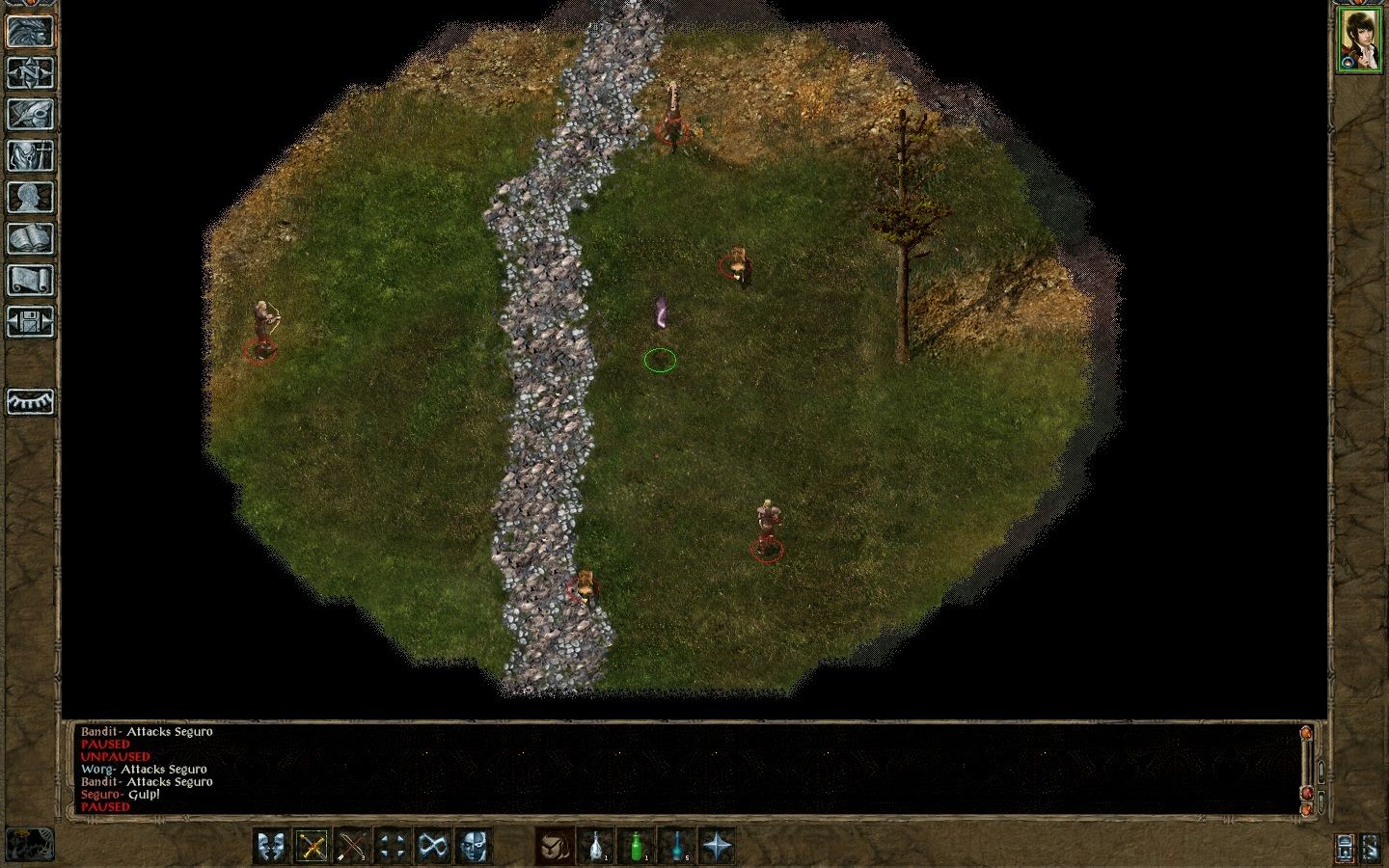The image size is (1389, 868).
Task: Open the Inventory screen
Action: [x=31, y=154]
